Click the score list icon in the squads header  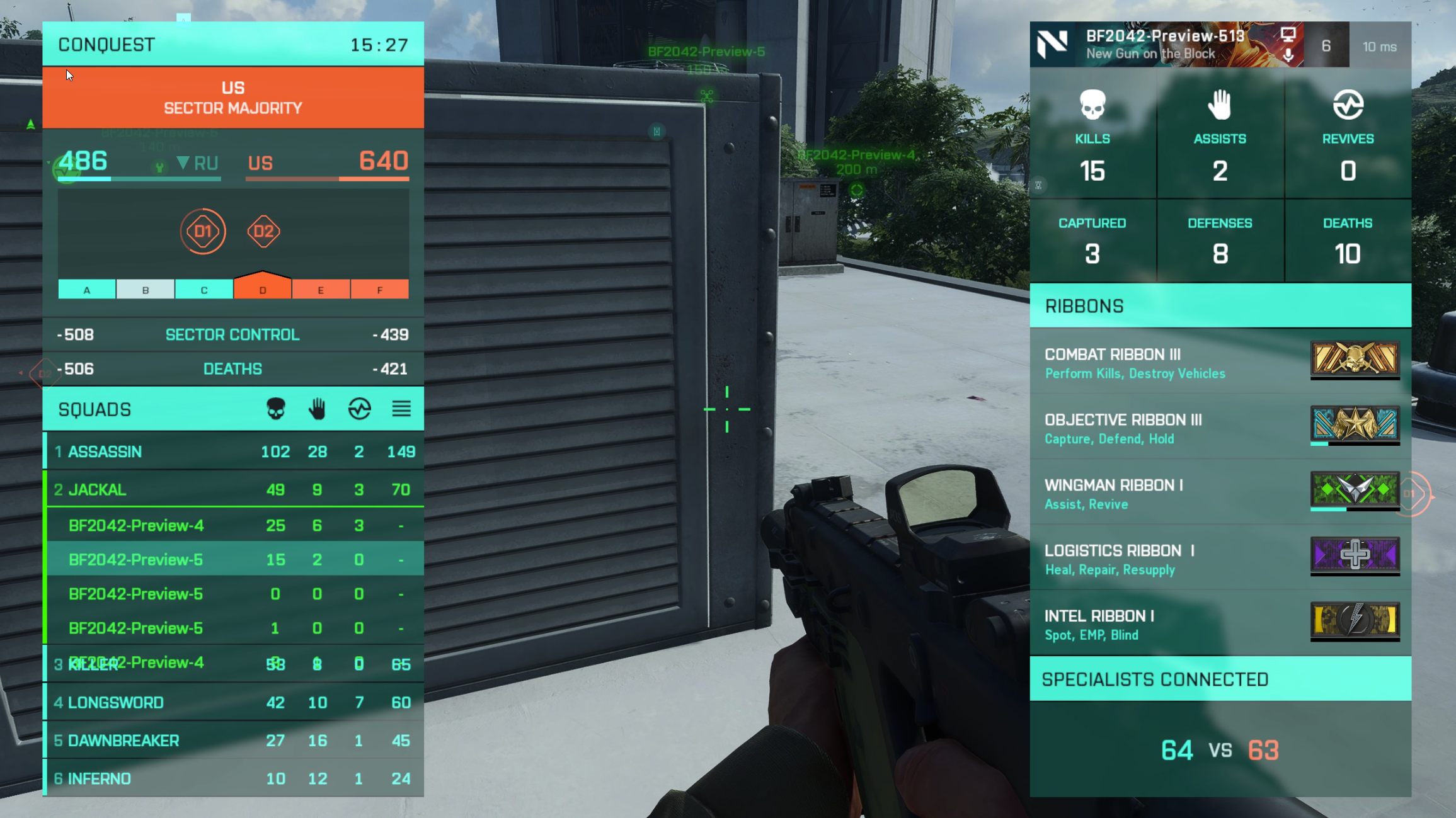pyautogui.click(x=401, y=409)
